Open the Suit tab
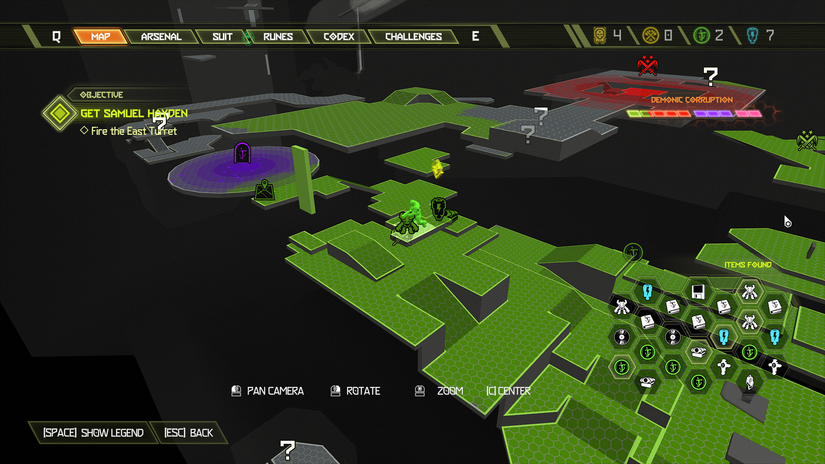 click(x=222, y=37)
